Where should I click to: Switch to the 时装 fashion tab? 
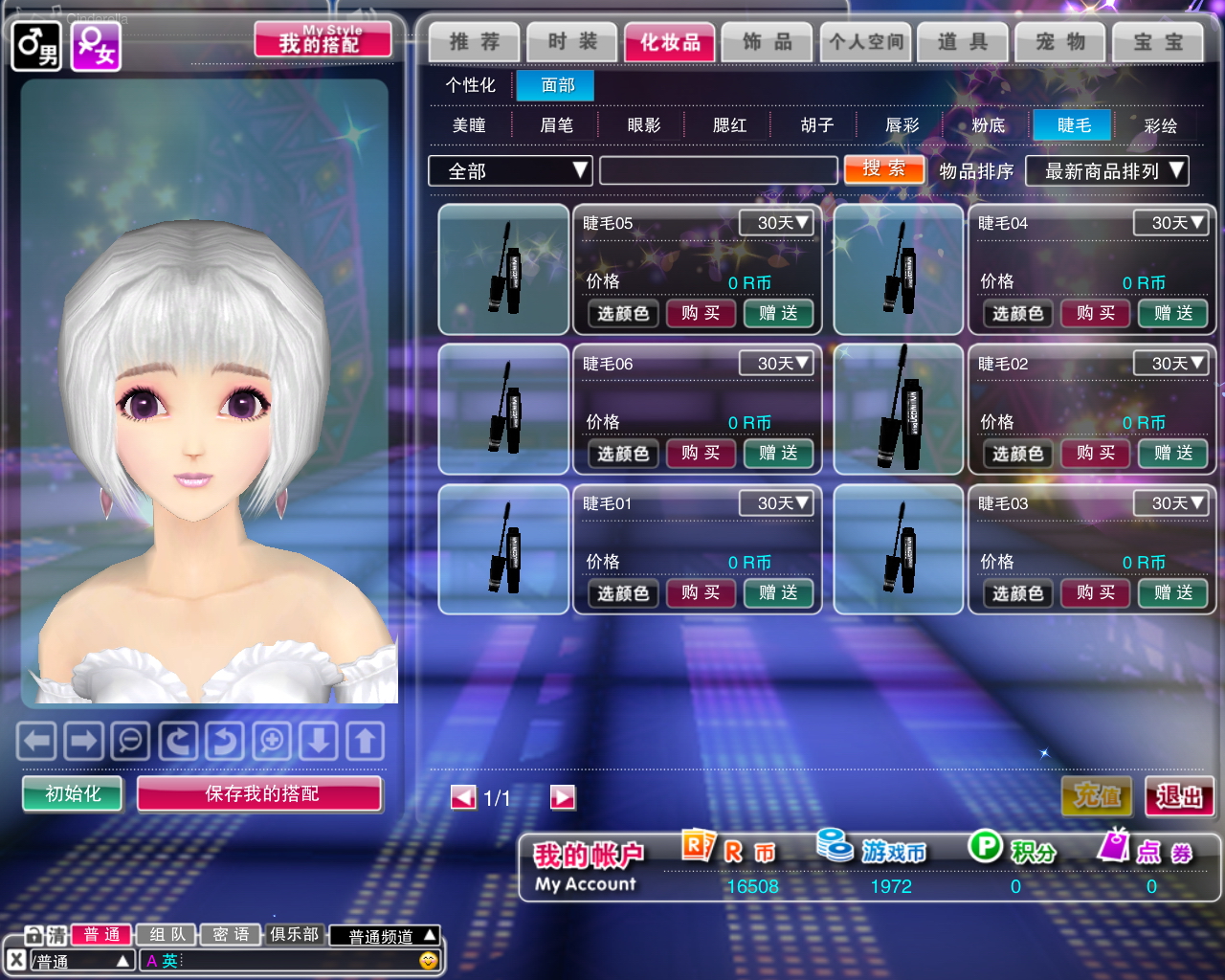coord(571,42)
